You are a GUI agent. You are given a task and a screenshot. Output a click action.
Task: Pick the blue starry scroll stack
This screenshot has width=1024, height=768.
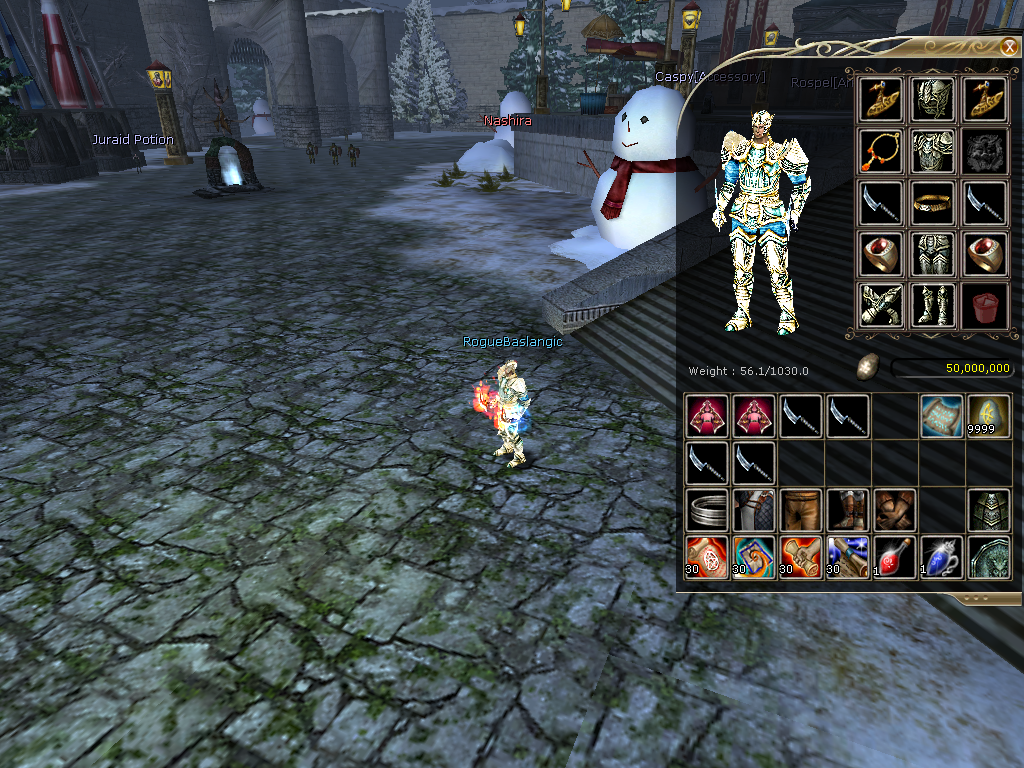(848, 557)
